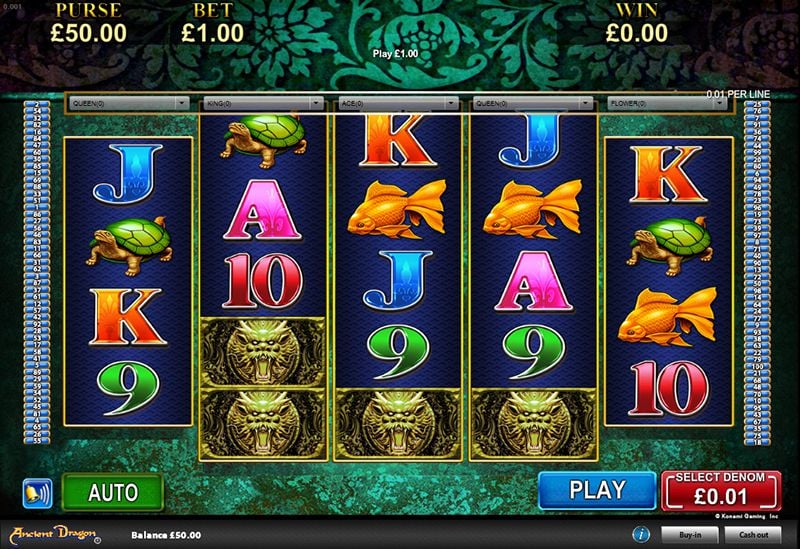
Task: Open the KING(0) reel dropdown
Action: click(263, 102)
